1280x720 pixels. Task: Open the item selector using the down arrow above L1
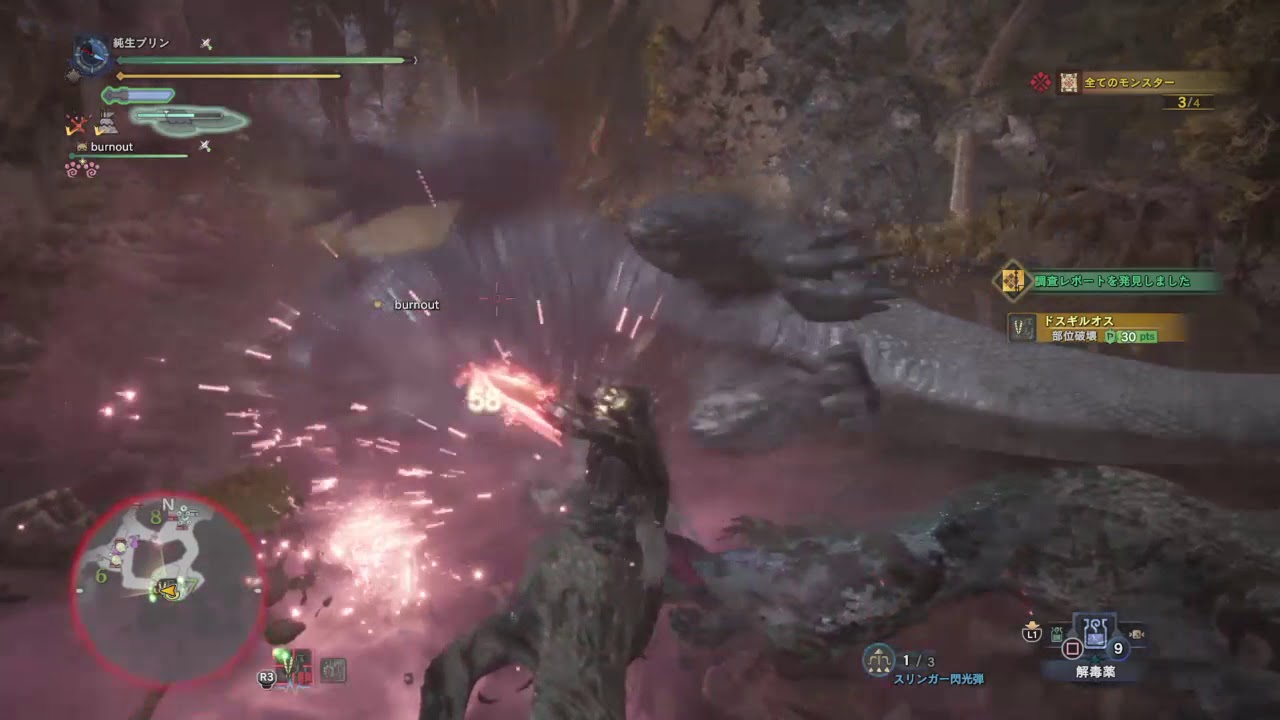click(1031, 624)
